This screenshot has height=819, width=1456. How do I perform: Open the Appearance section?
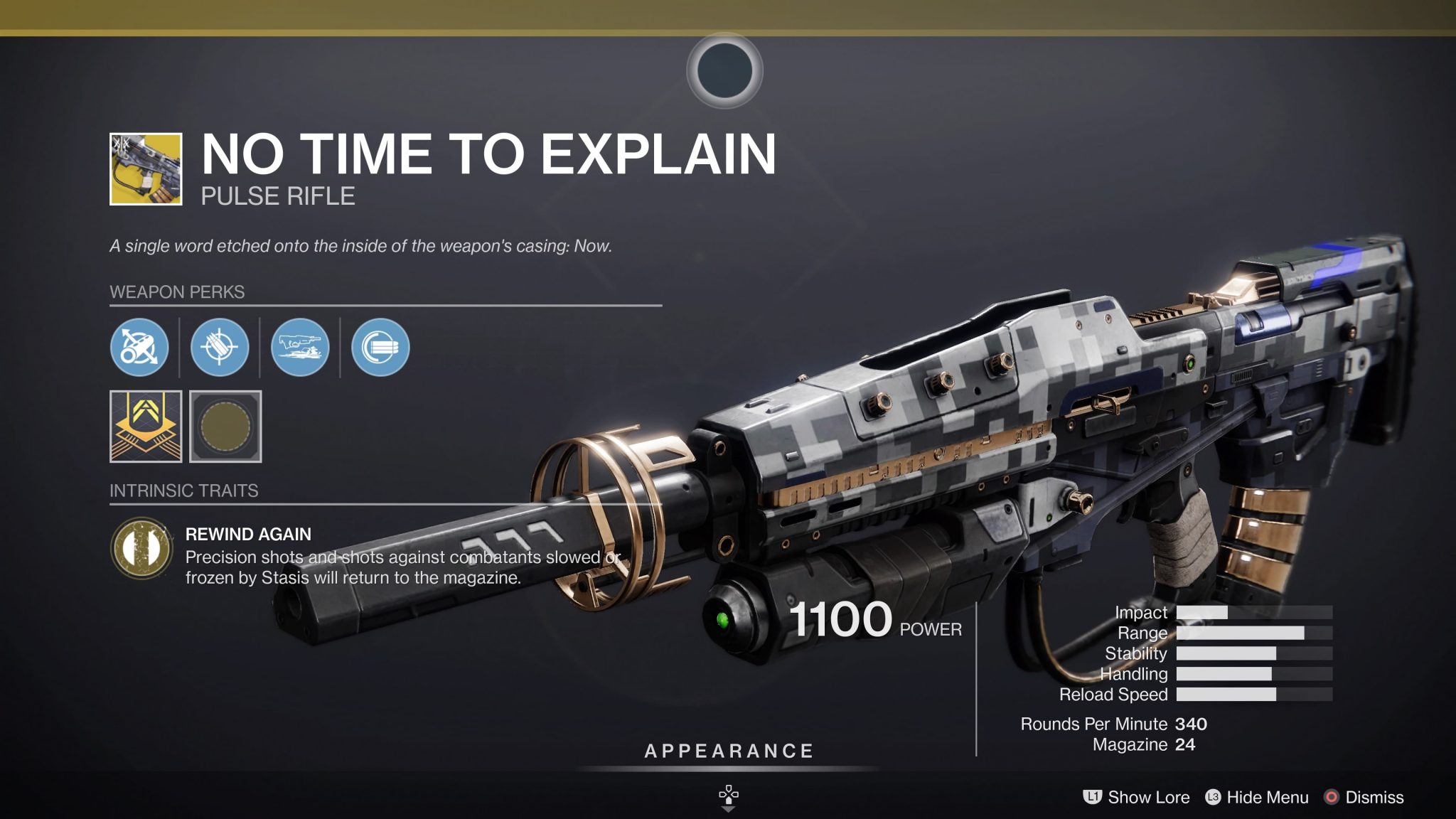click(x=729, y=751)
